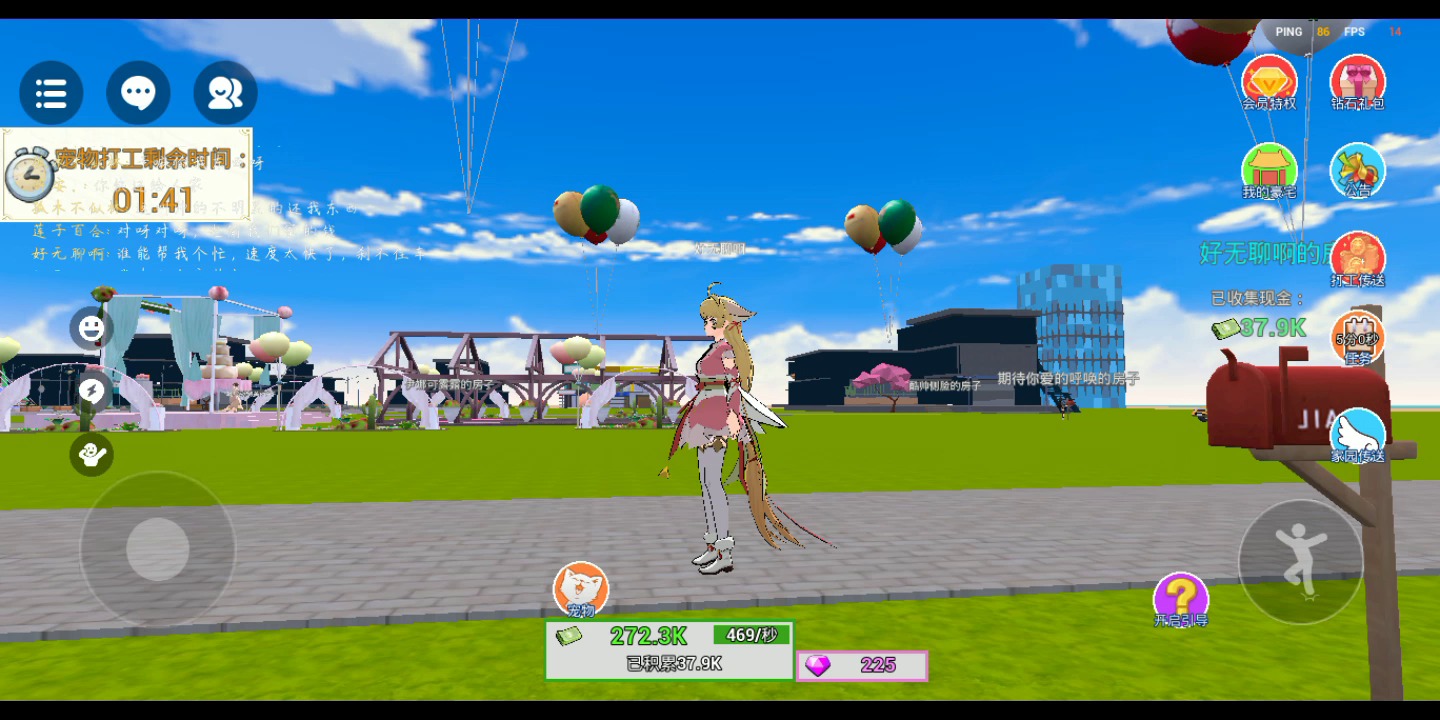
Task: Open the chat bubble button
Action: click(x=138, y=93)
